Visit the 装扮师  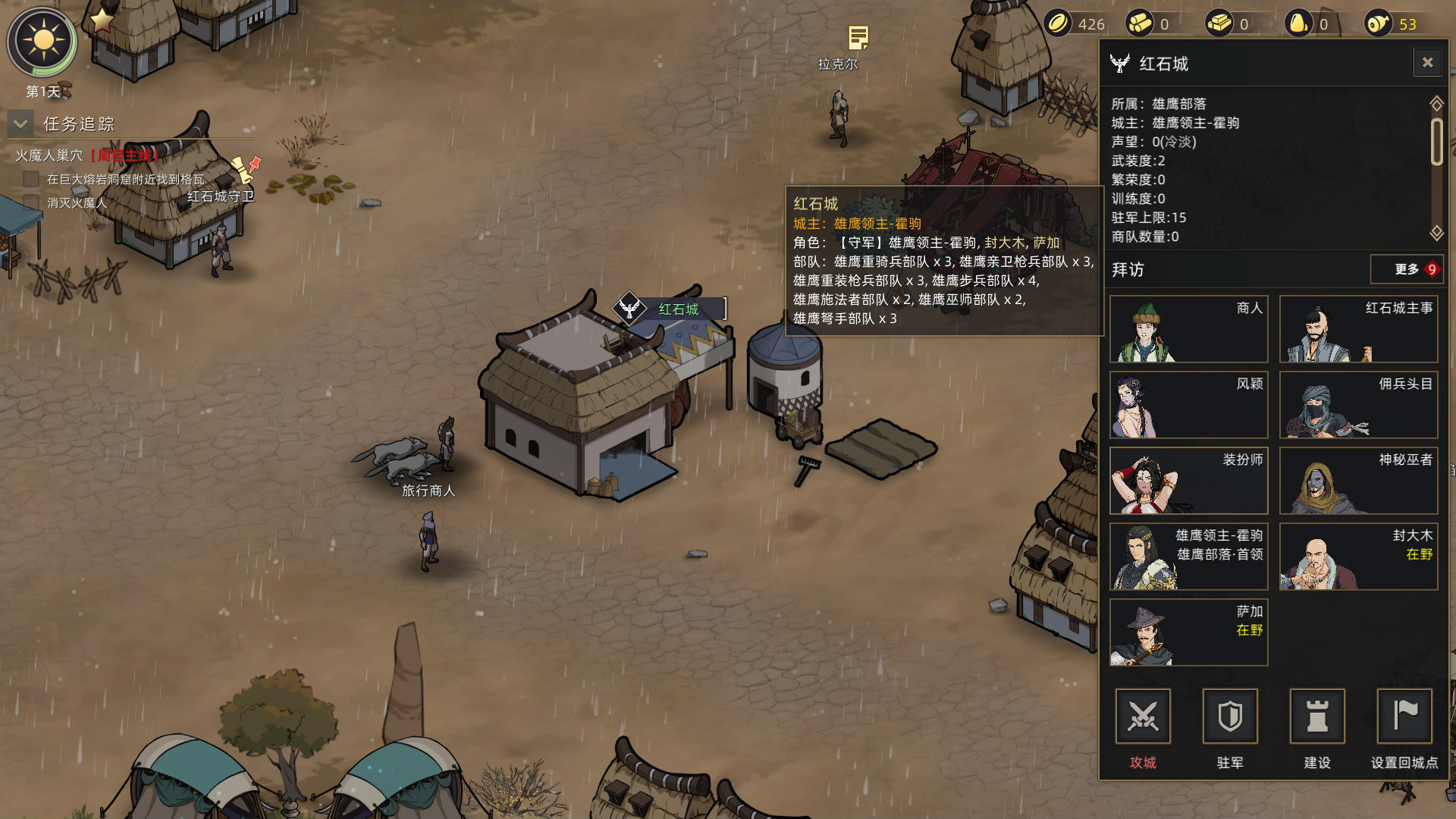pos(1188,481)
